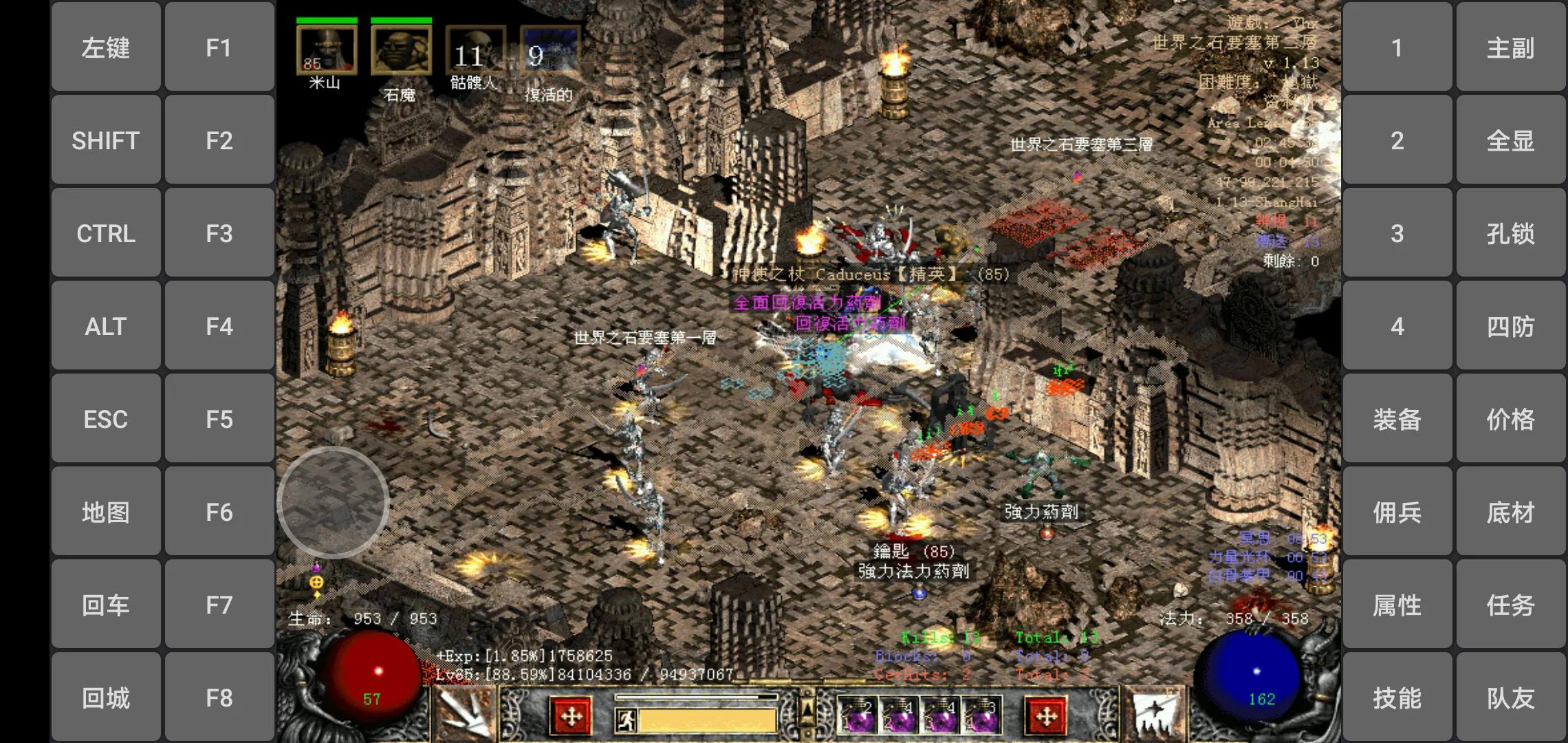The height and width of the screenshot is (743, 1568).
Task: Toggle the run/walk button
Action: [x=627, y=720]
